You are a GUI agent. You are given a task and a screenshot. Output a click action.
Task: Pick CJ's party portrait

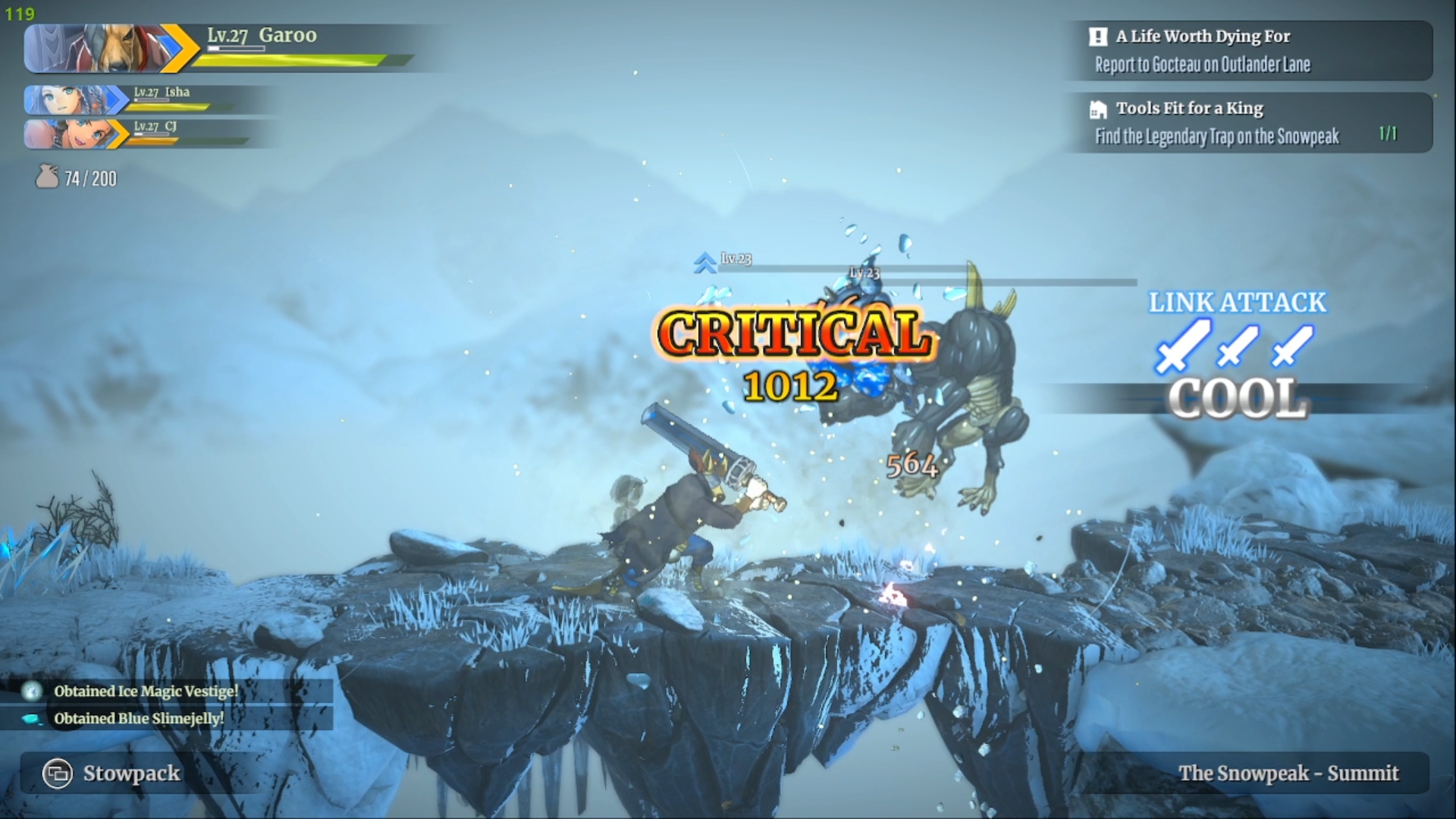[68, 134]
